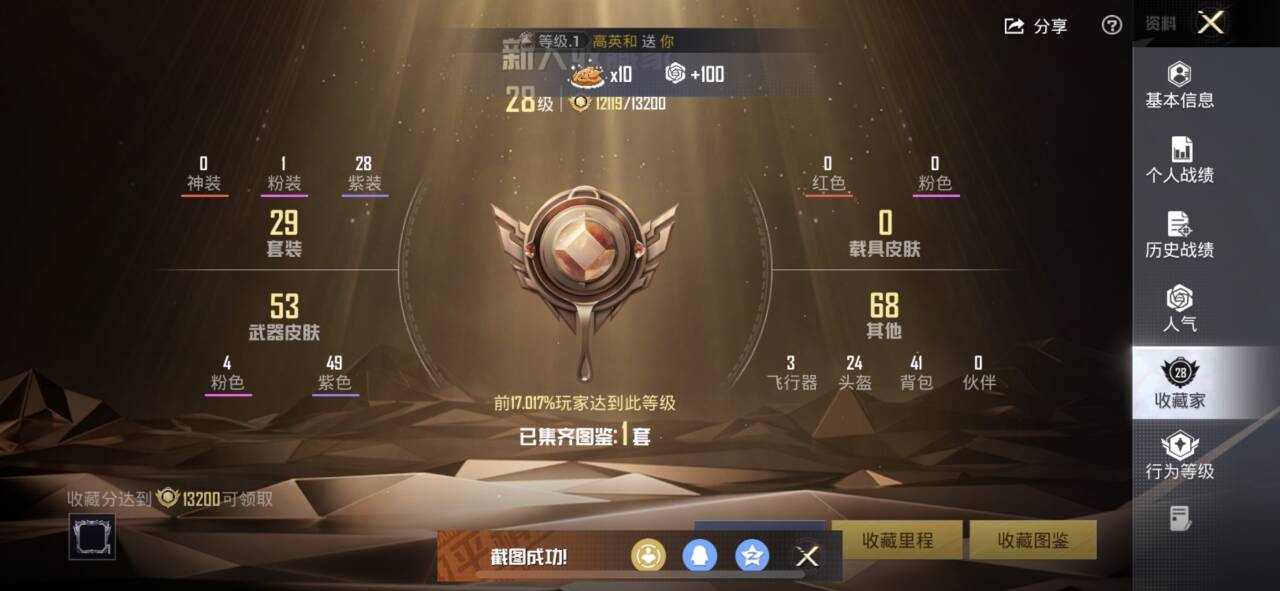
Task: Dismiss the 截图成功 screenshot banner
Action: click(807, 556)
